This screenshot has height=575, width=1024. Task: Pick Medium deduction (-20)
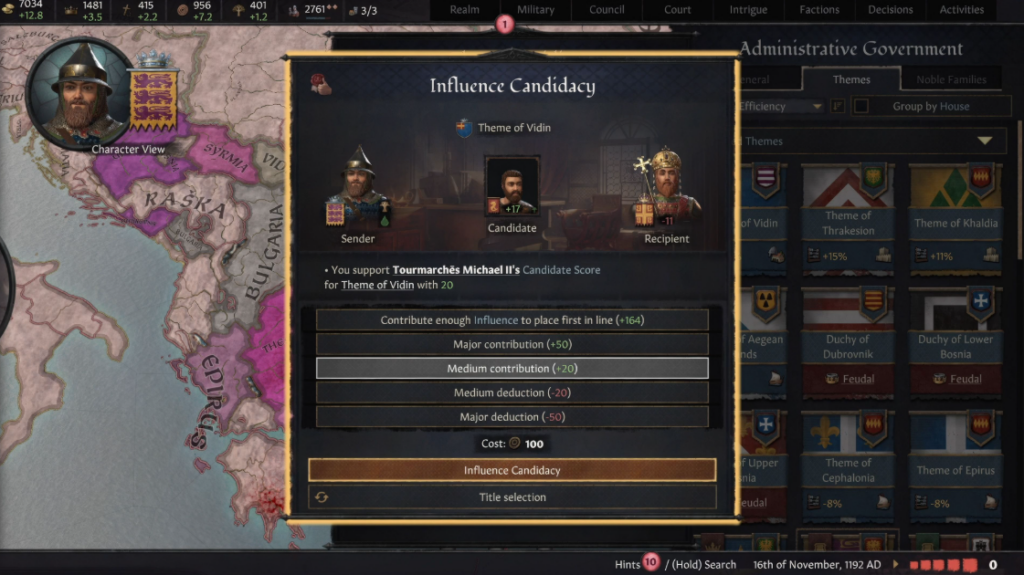(x=512, y=393)
